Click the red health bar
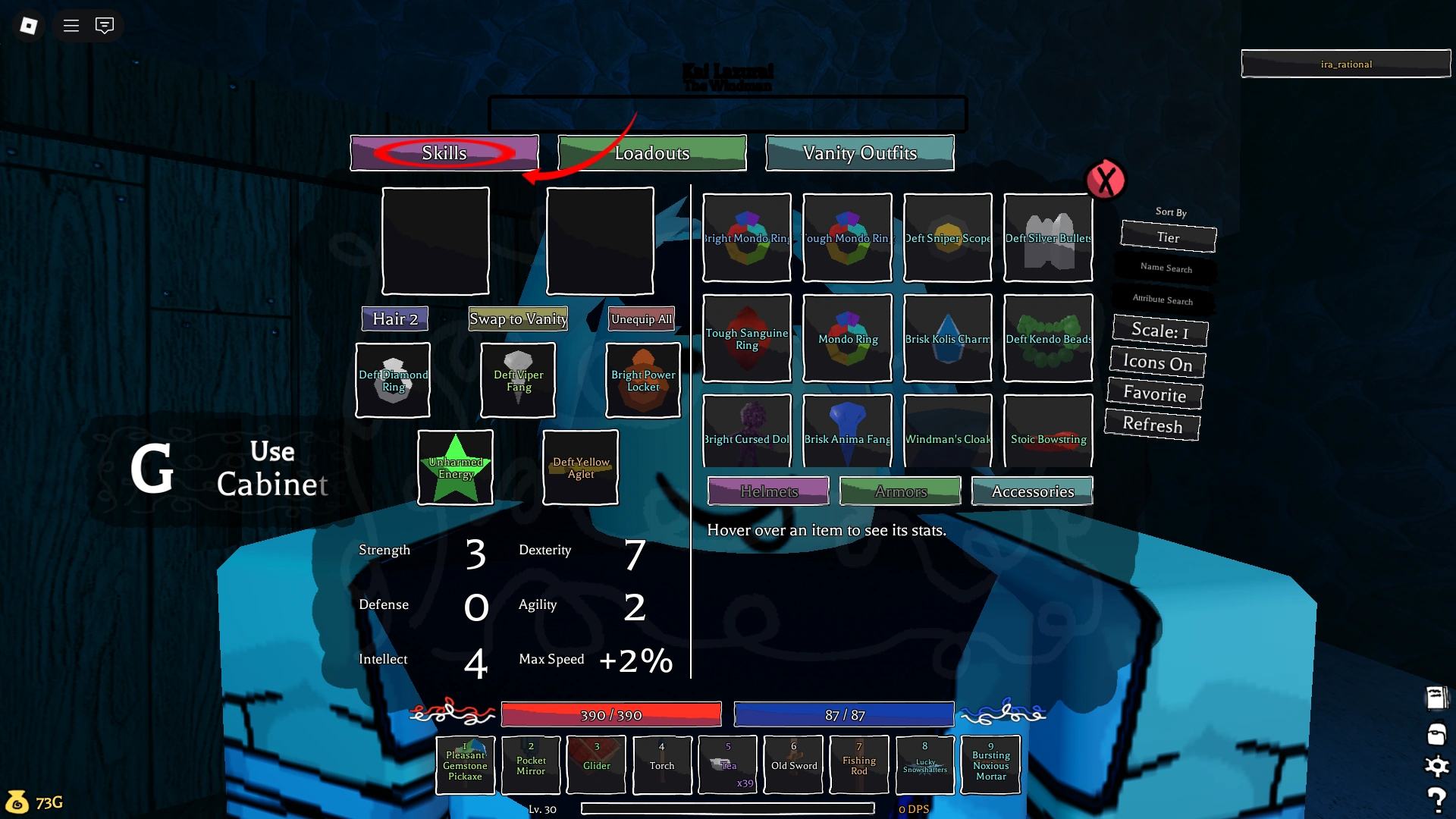The image size is (1456, 819). (611, 714)
